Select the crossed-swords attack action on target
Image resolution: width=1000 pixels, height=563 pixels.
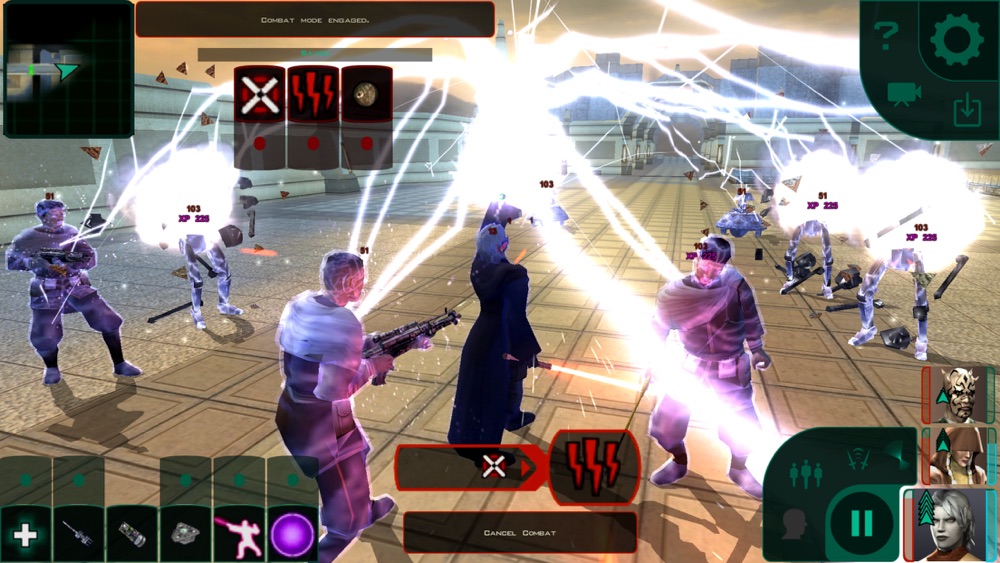[x=260, y=95]
